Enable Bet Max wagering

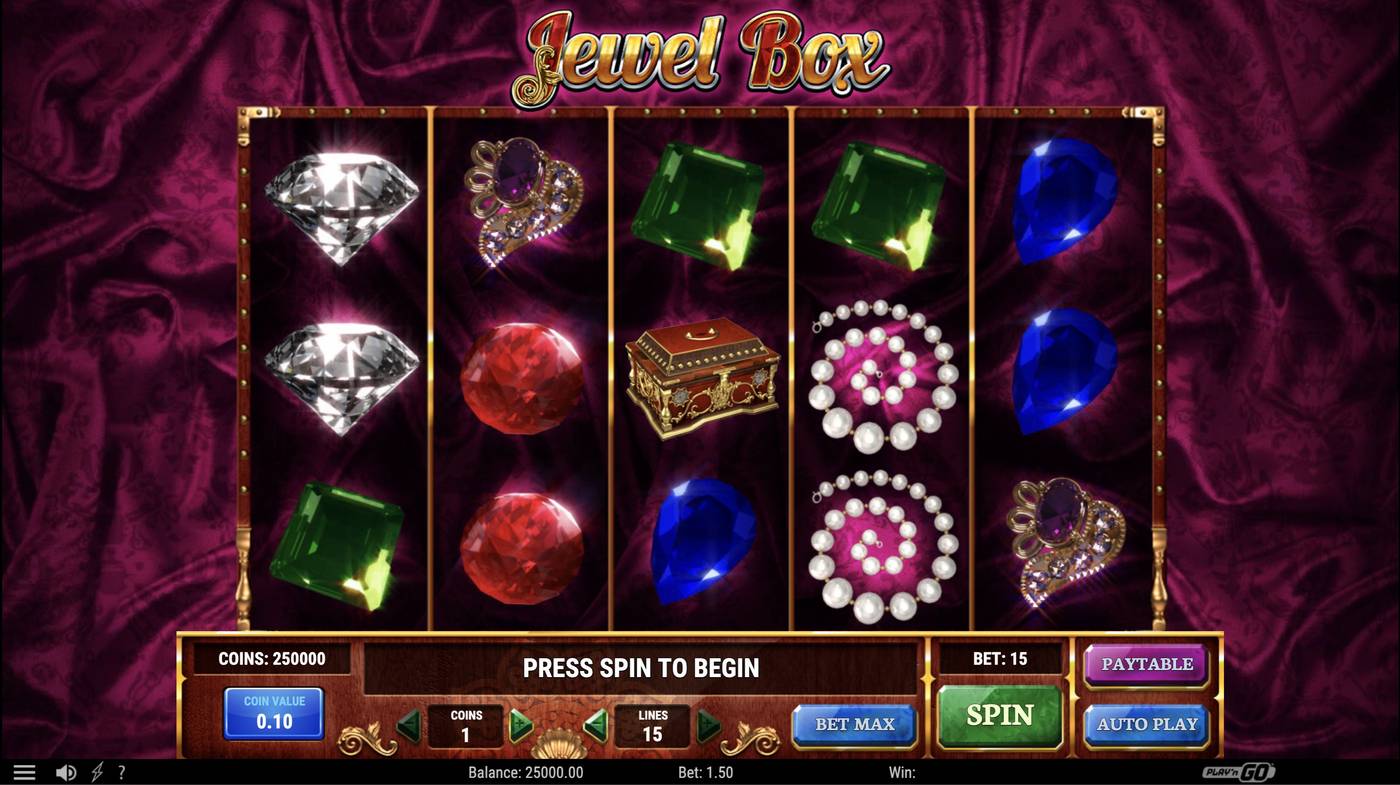(855, 723)
